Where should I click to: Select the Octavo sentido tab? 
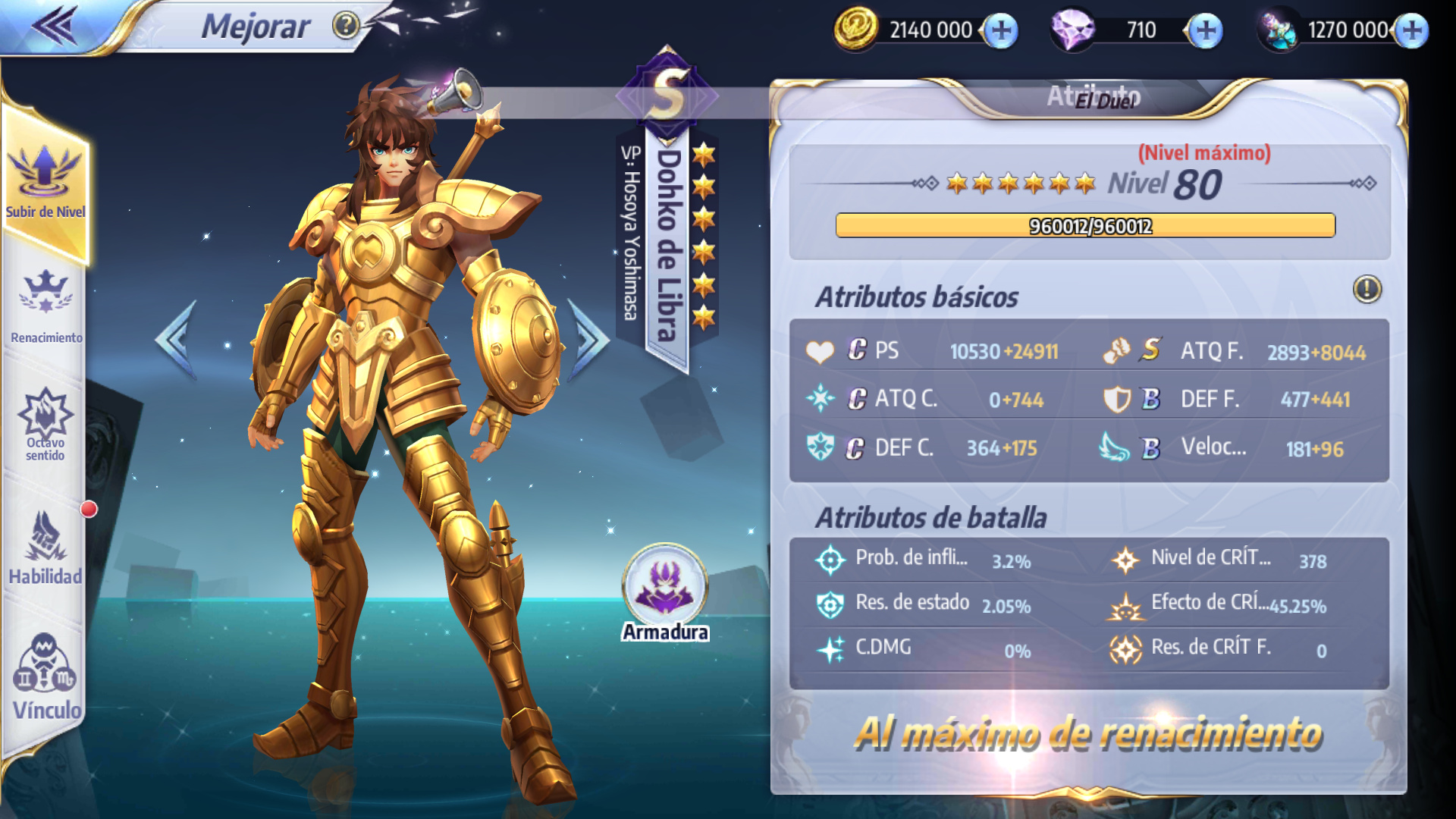coord(45,425)
